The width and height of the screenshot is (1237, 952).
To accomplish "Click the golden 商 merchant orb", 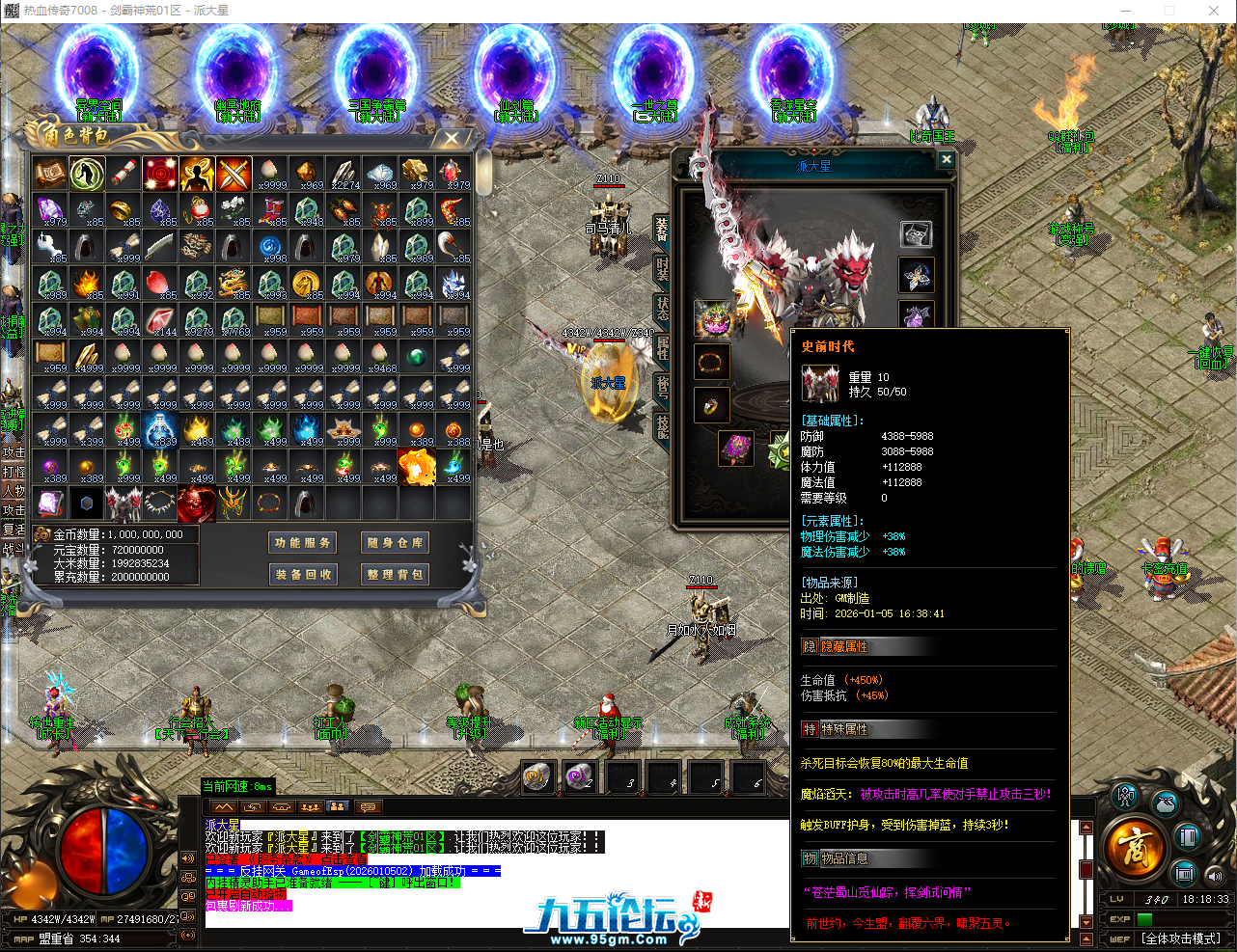I will click(1137, 847).
